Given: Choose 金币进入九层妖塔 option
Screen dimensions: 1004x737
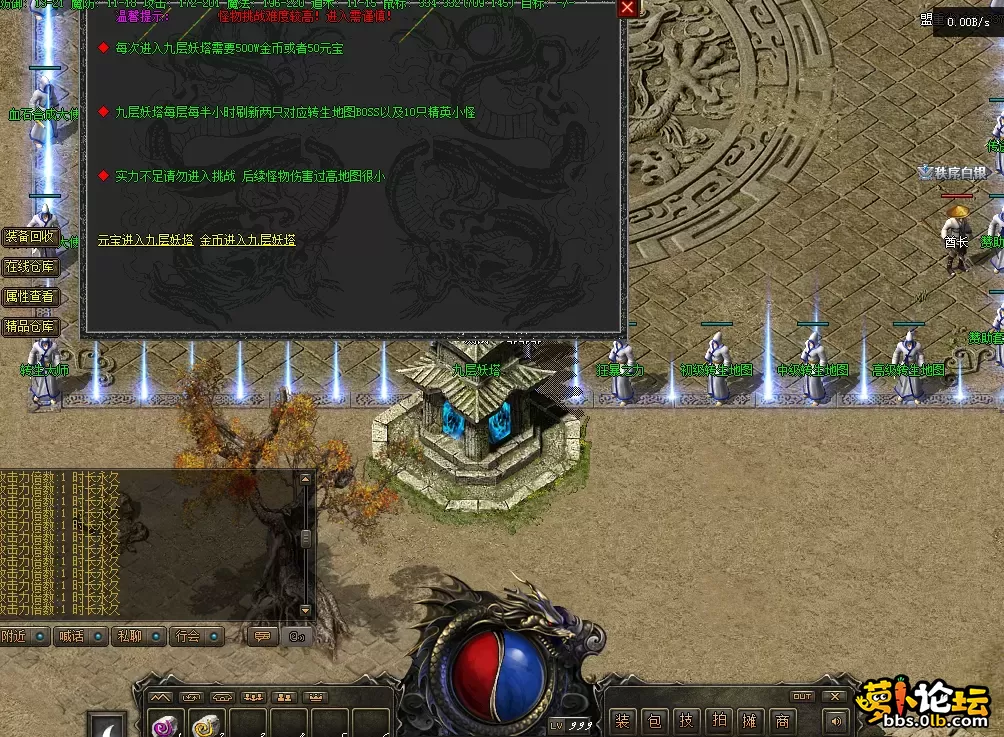Looking at the screenshot, I should click(248, 240).
